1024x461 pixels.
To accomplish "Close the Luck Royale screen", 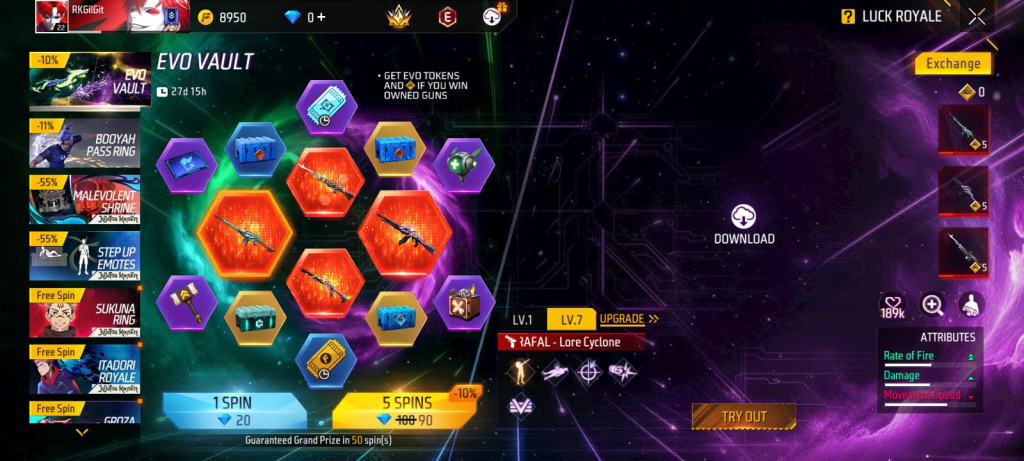I will pos(977,16).
